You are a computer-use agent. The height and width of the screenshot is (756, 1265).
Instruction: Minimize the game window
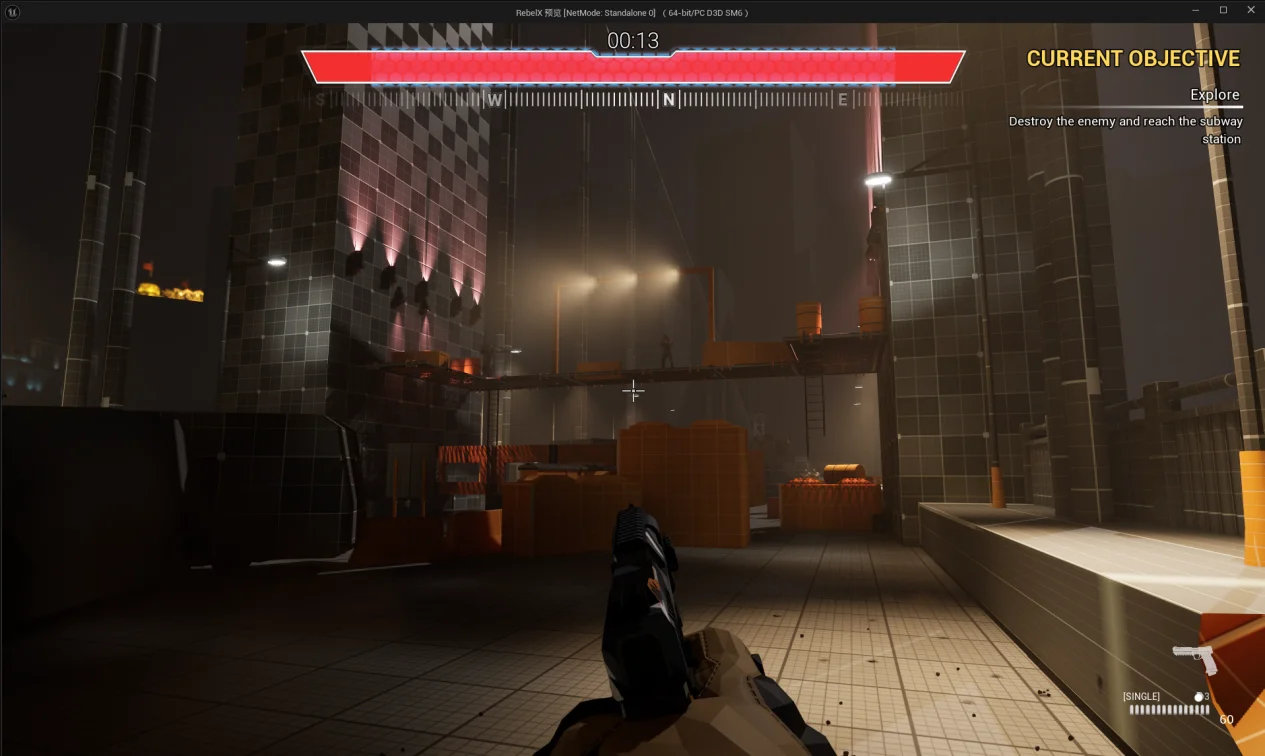click(1197, 10)
